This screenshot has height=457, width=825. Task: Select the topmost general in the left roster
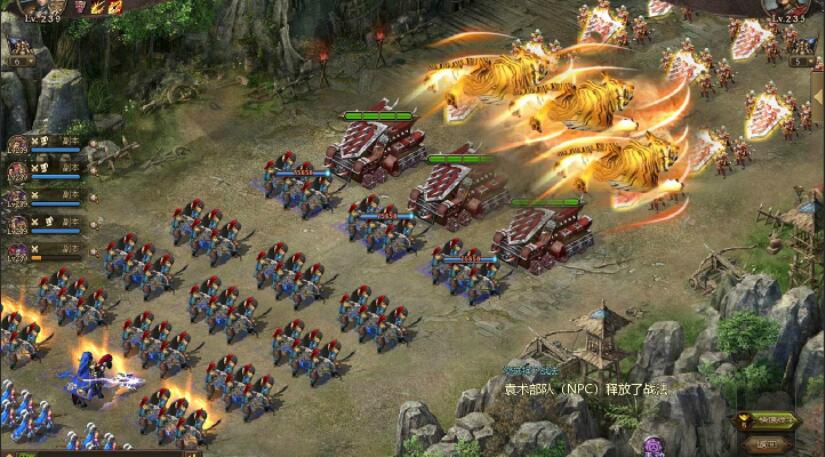point(18,145)
